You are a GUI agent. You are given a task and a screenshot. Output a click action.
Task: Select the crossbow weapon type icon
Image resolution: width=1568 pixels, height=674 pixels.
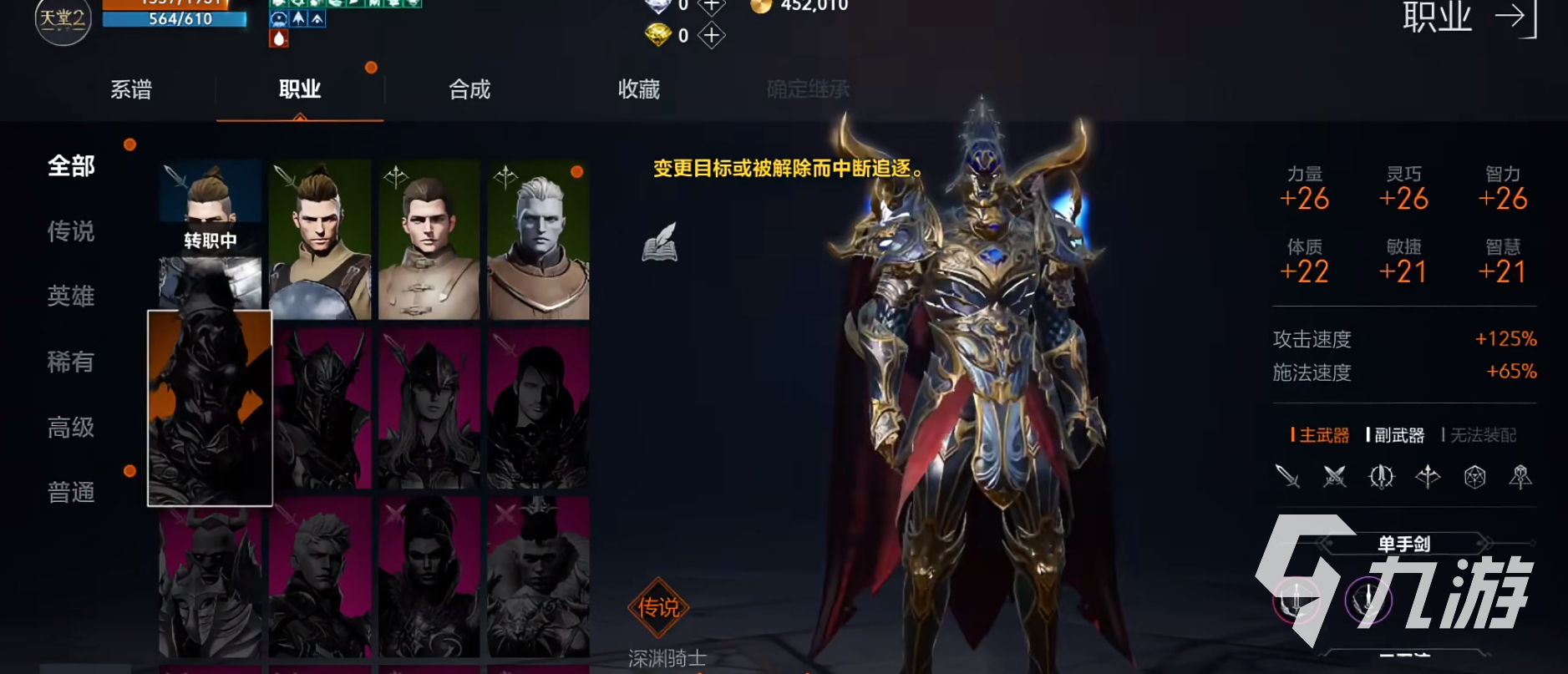pyautogui.click(x=1428, y=476)
